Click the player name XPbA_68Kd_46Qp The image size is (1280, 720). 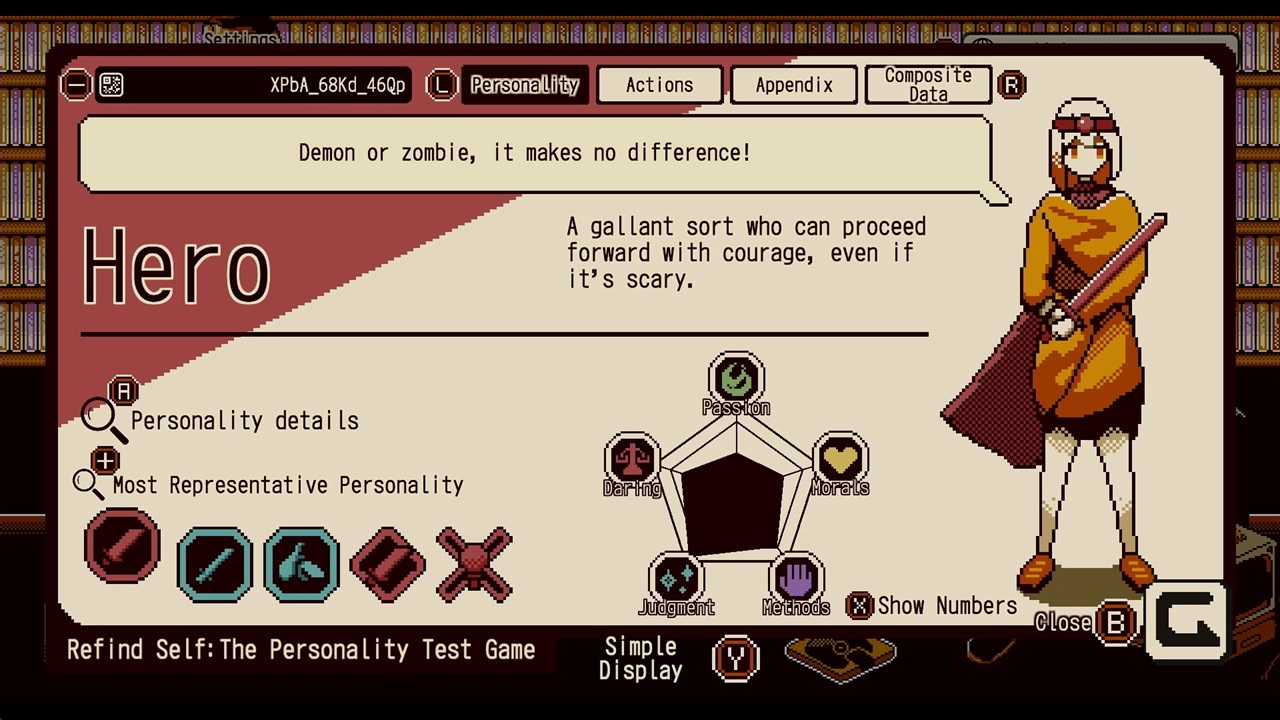point(337,85)
